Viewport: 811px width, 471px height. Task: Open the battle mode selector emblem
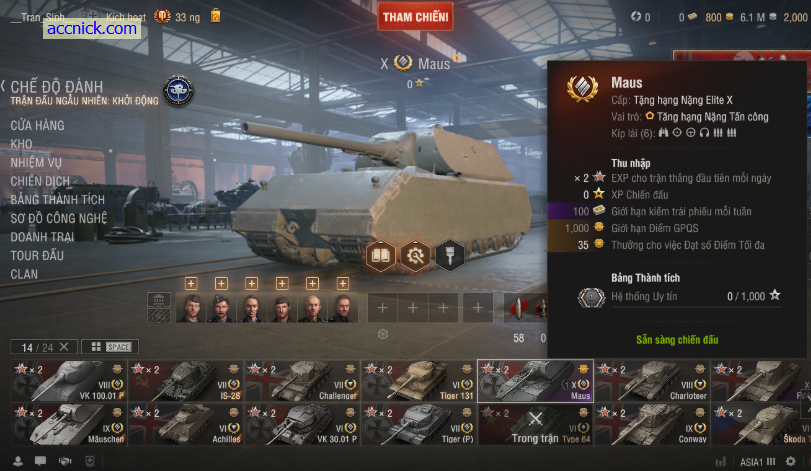[x=178, y=91]
